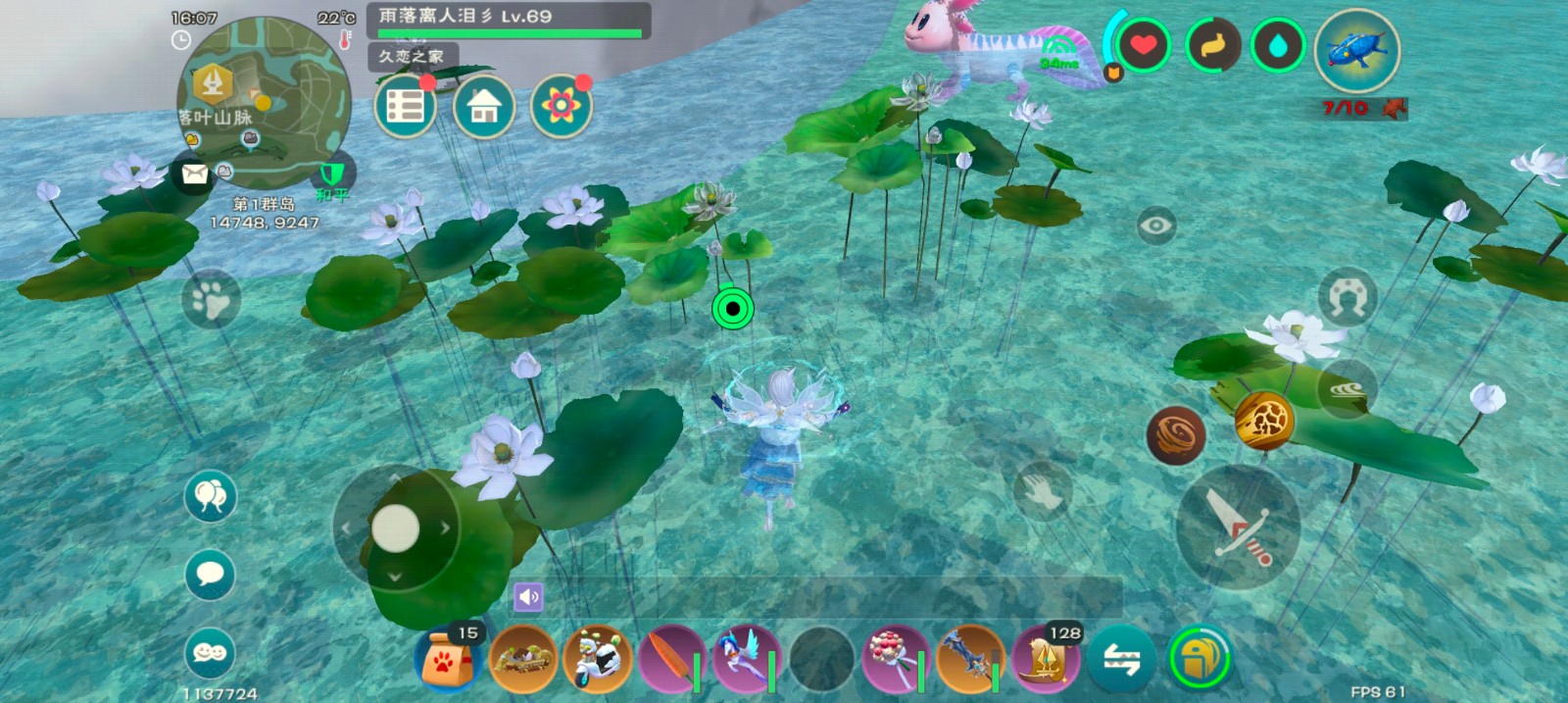Tap the paw print pet button
Screen dimensions: 1568x703
[211, 299]
